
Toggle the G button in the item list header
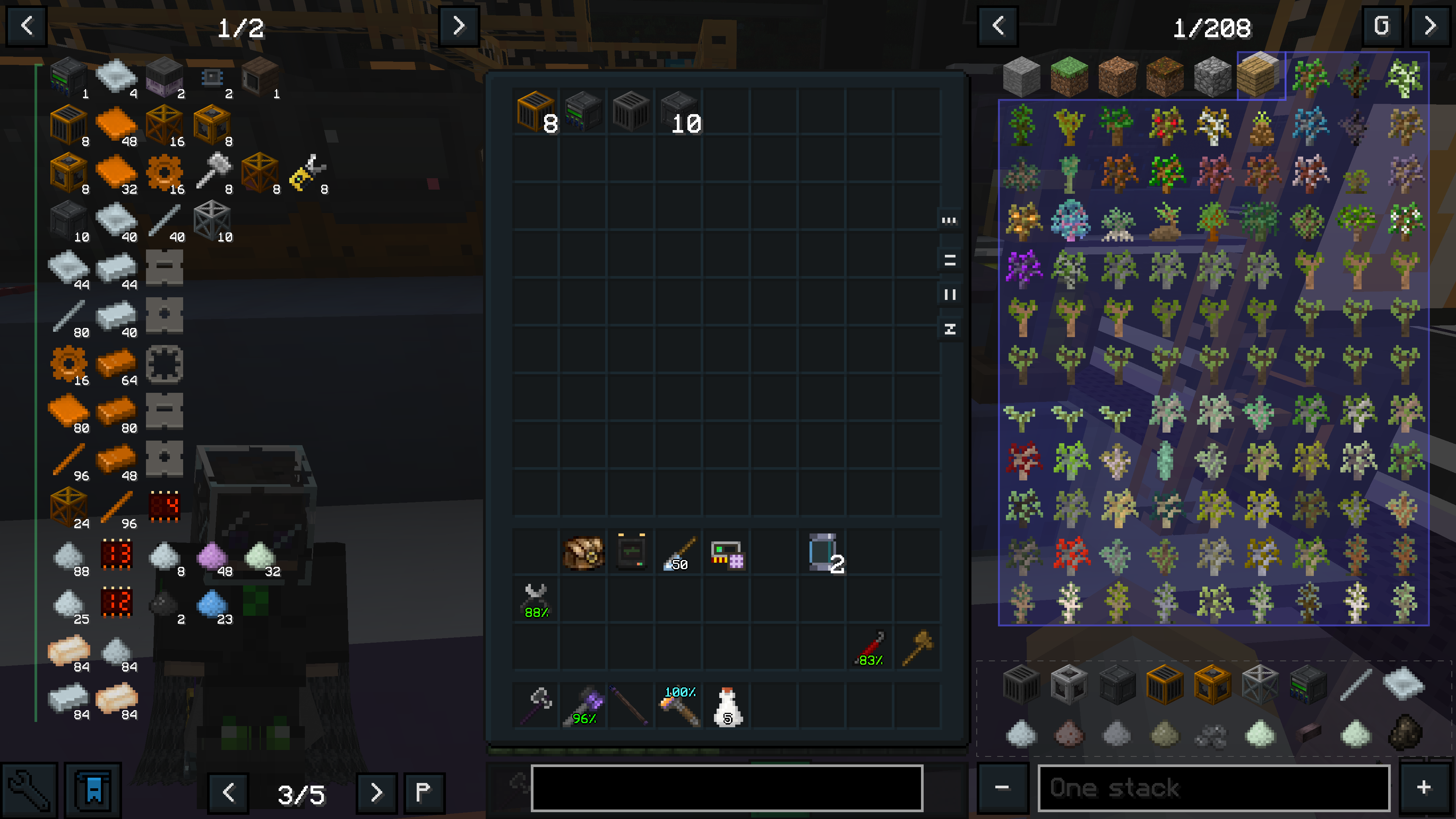point(1381,26)
